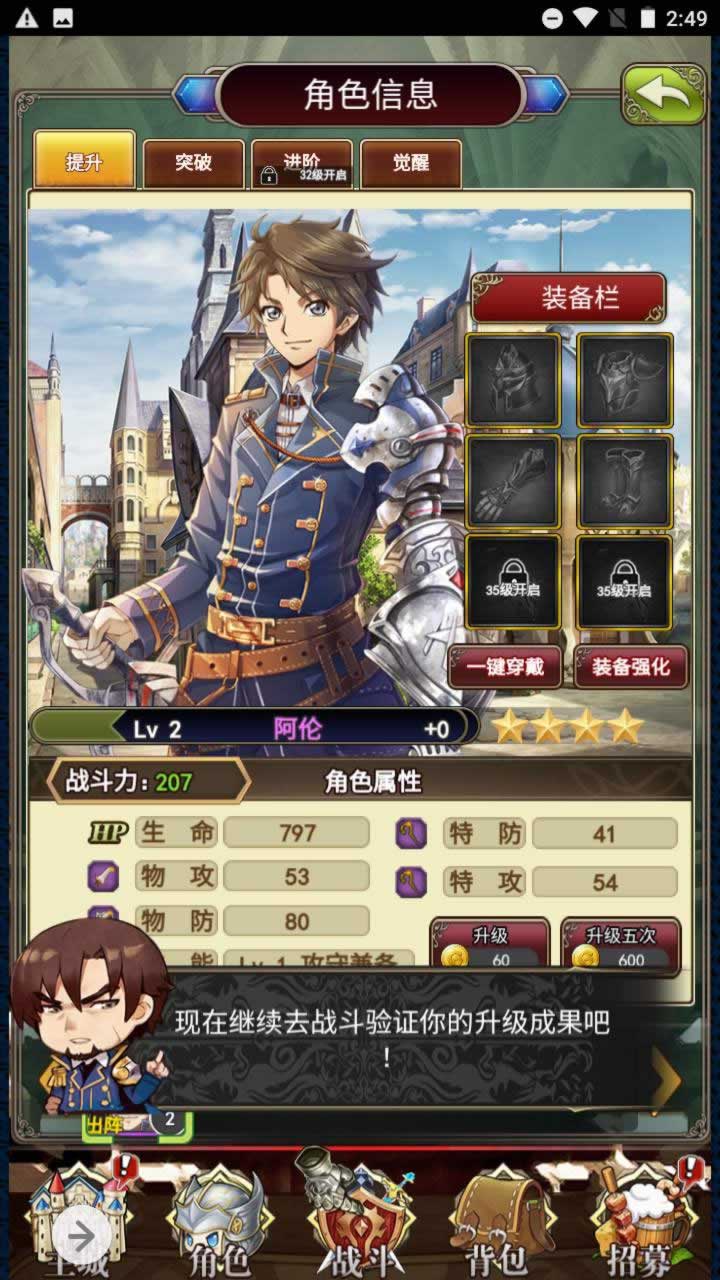Show previous character with left blue arrow
This screenshot has width=720, height=1280.
click(x=196, y=95)
